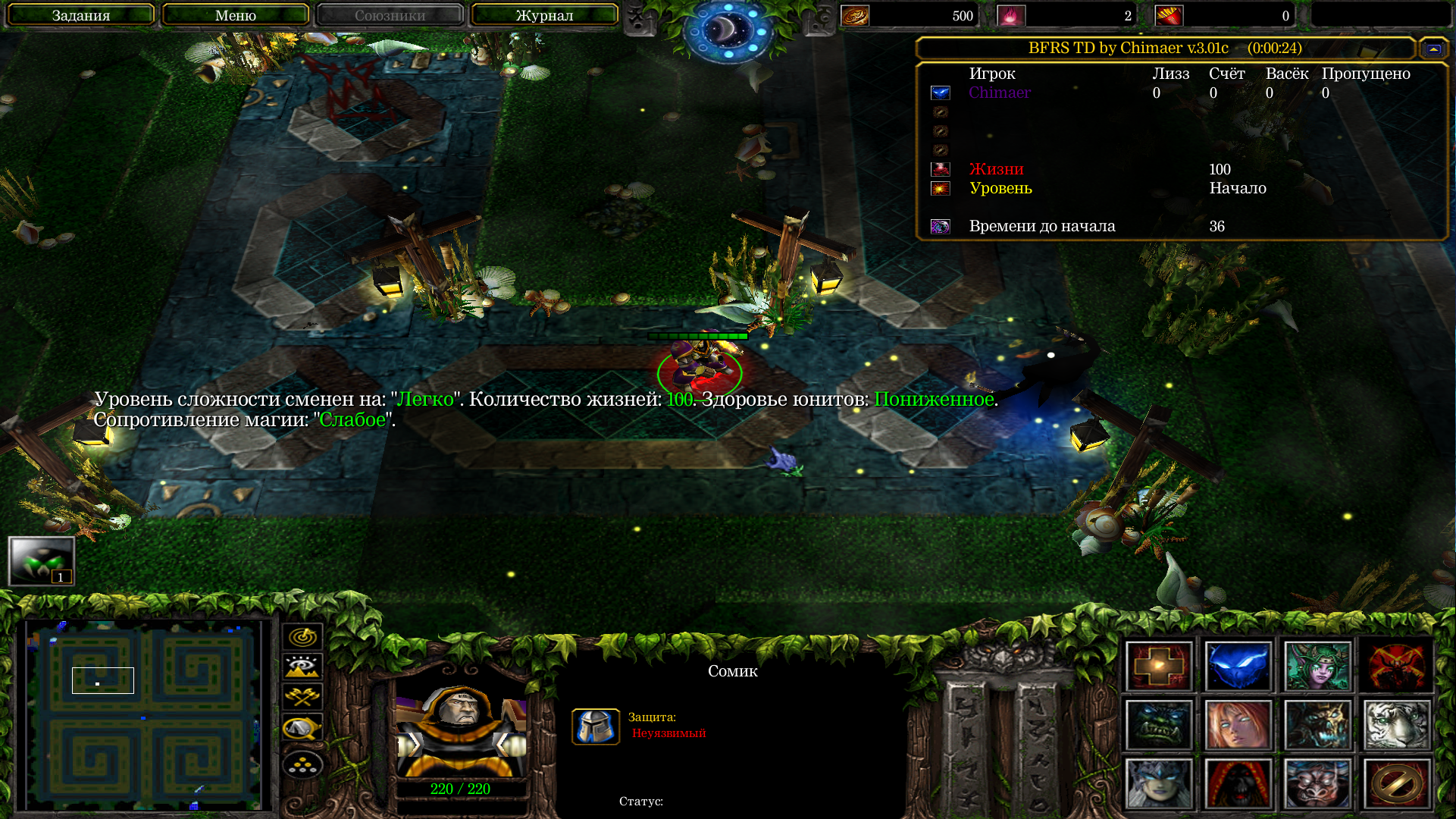Open the Задания quests menu
This screenshot has width=1456, height=819.
click(x=81, y=15)
